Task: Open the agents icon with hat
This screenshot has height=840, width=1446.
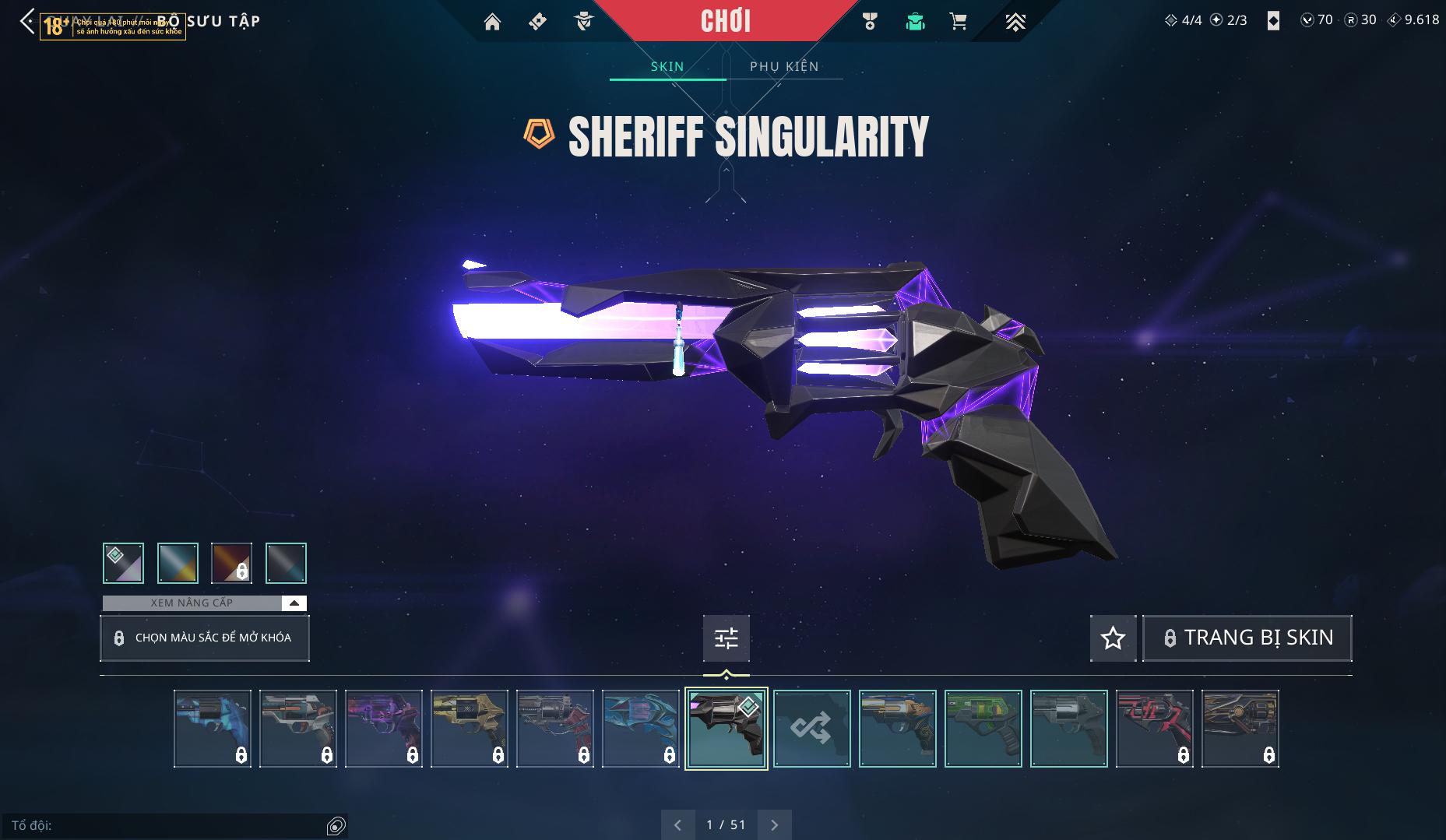Action: 583,22
